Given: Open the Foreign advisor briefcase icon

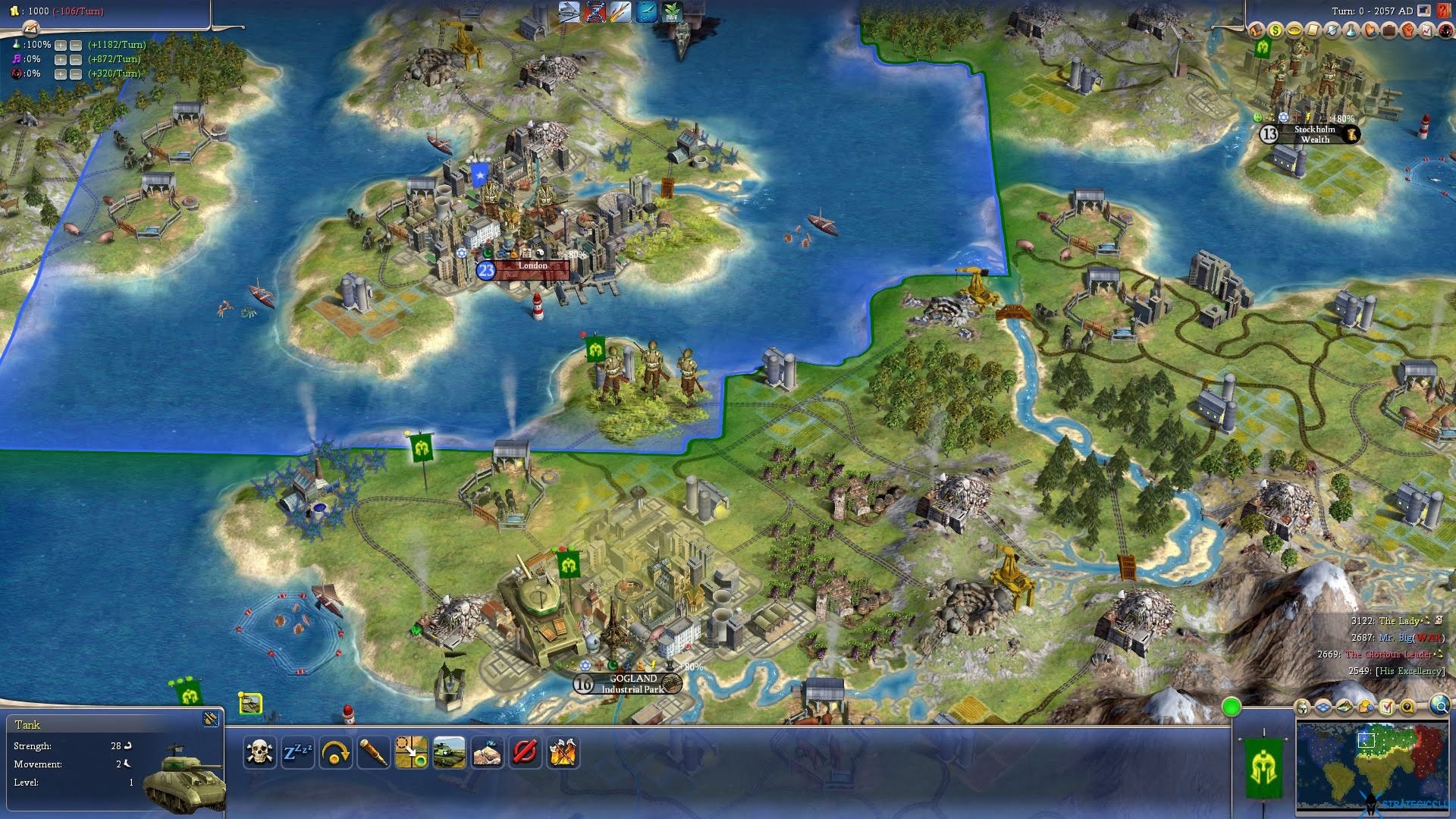Looking at the screenshot, I should [1389, 30].
